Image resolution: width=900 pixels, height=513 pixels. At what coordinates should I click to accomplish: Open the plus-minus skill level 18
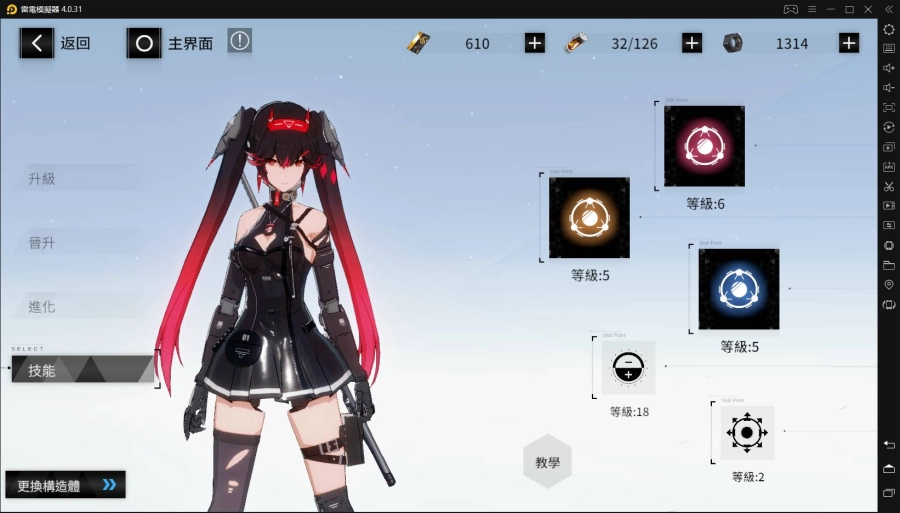[x=628, y=367]
